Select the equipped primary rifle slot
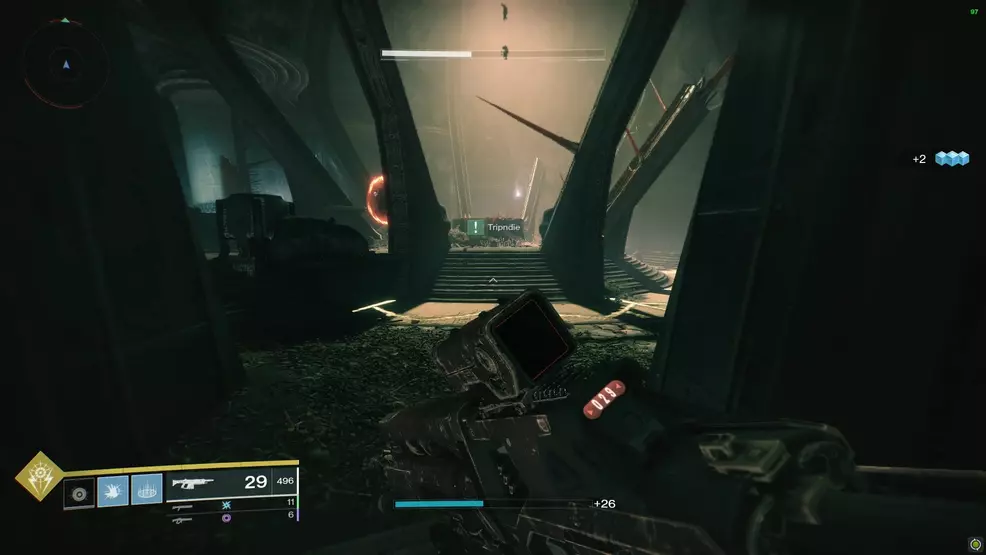 pos(231,482)
